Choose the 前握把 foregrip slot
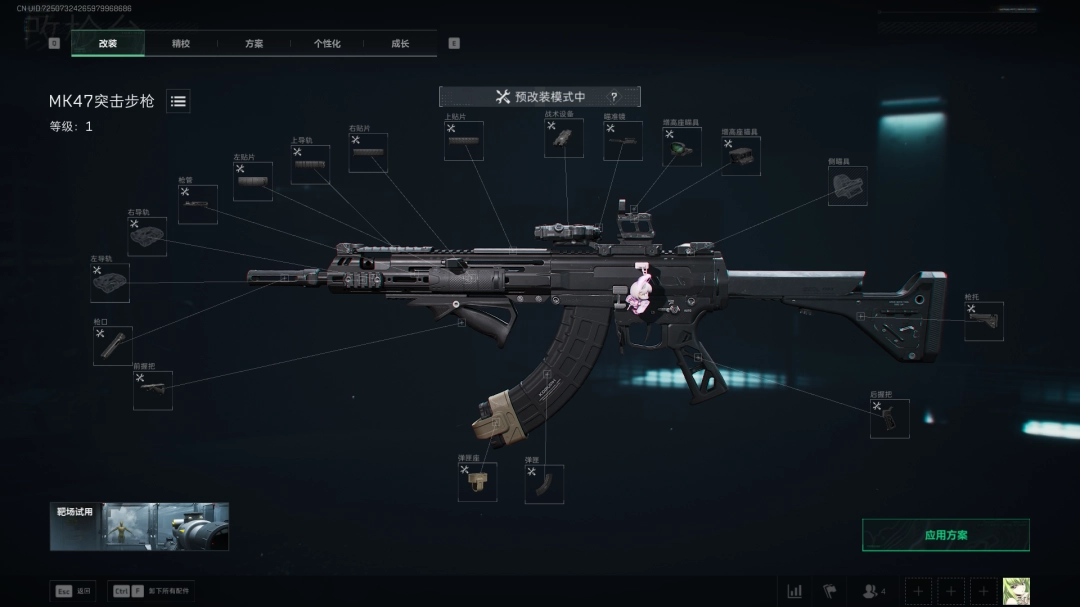The height and width of the screenshot is (607, 1080). click(x=153, y=391)
